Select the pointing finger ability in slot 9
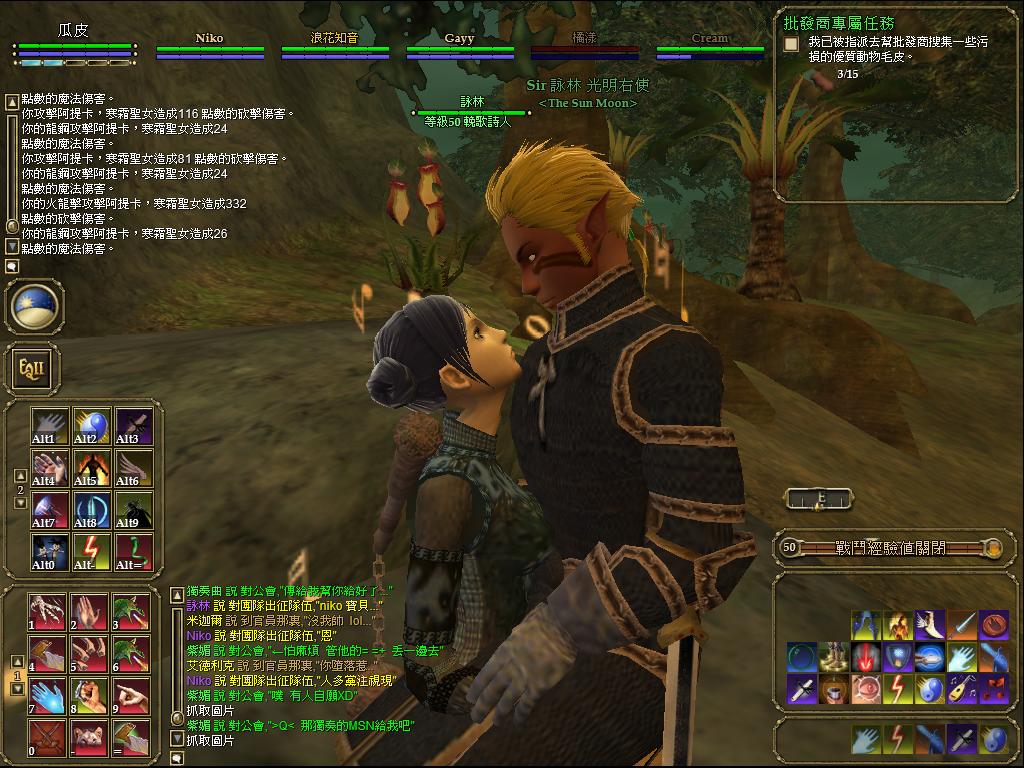 (131, 696)
